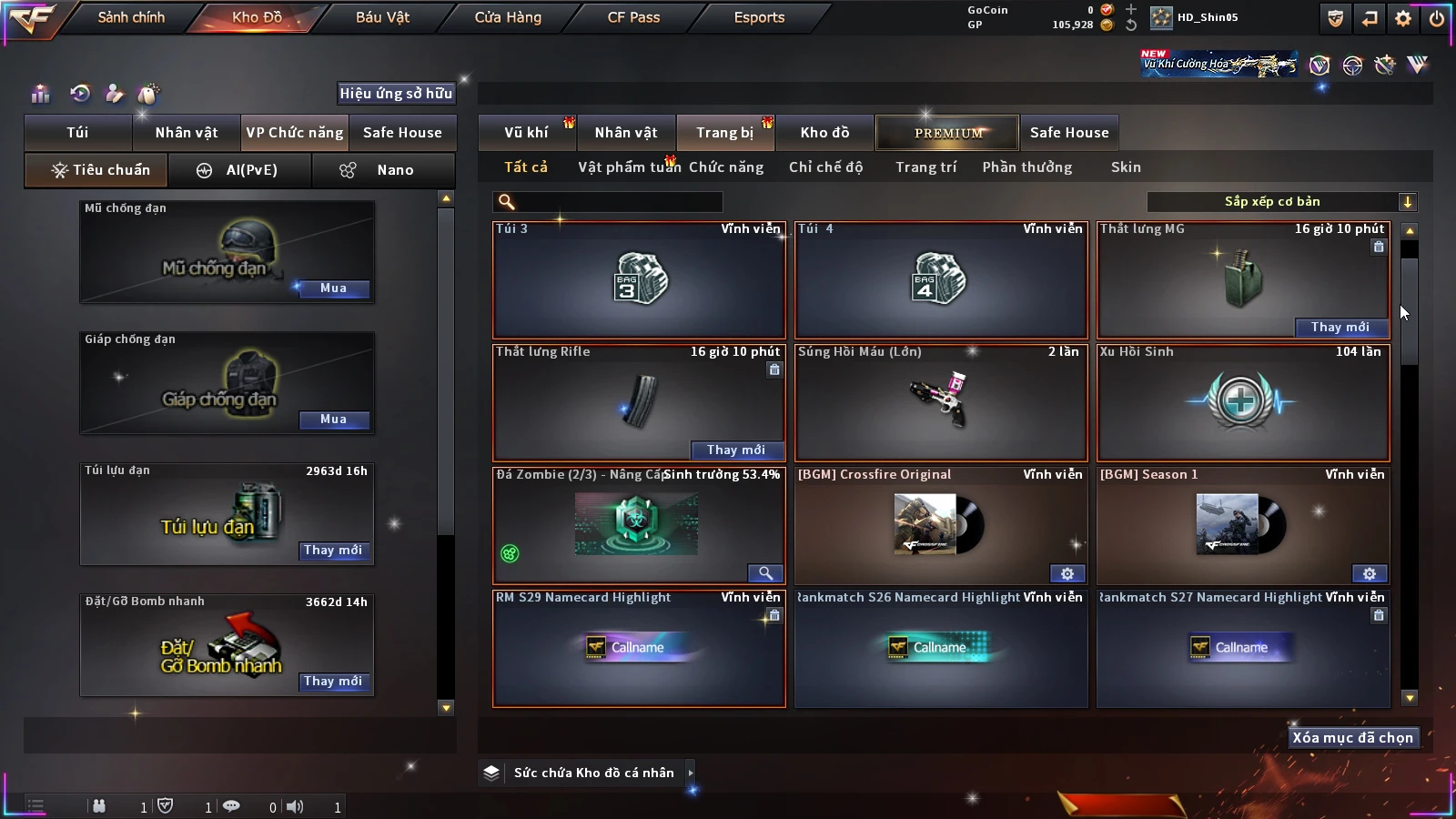Viewport: 1456px width, 819px height.
Task: Buy the Mũ chống đạn helmet
Action: (x=333, y=288)
